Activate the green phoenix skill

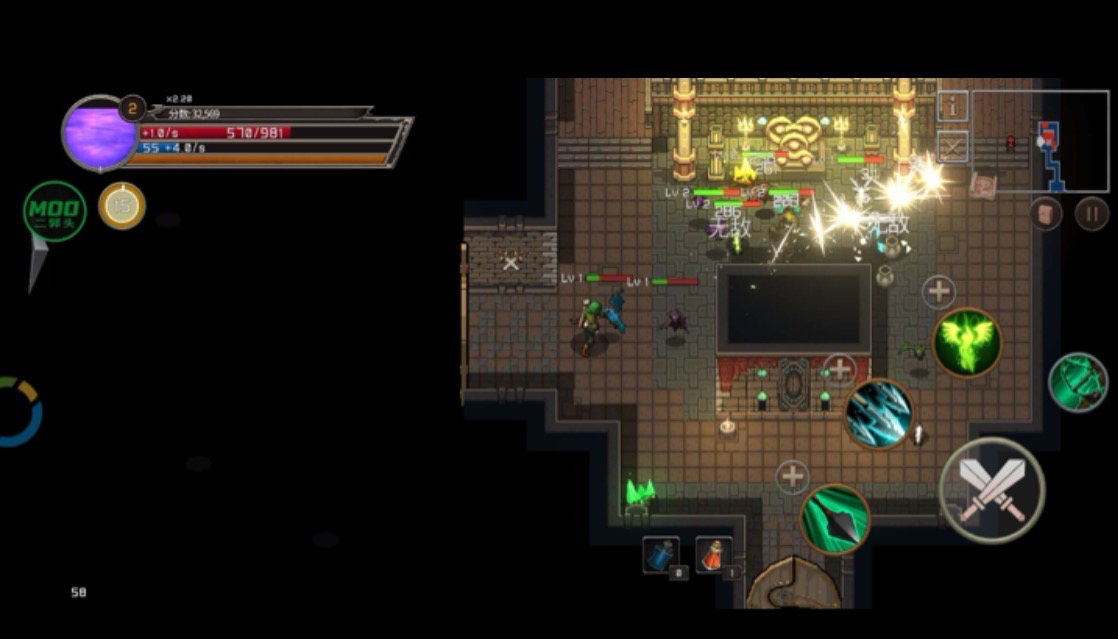(x=967, y=342)
